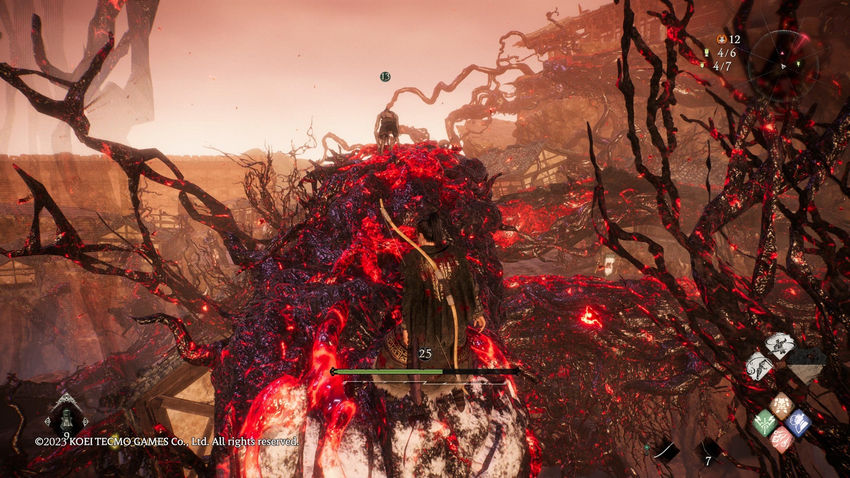Viewport: 850px width, 478px height.
Task: Activate the blue wizardry spell icon
Action: (x=797, y=422)
